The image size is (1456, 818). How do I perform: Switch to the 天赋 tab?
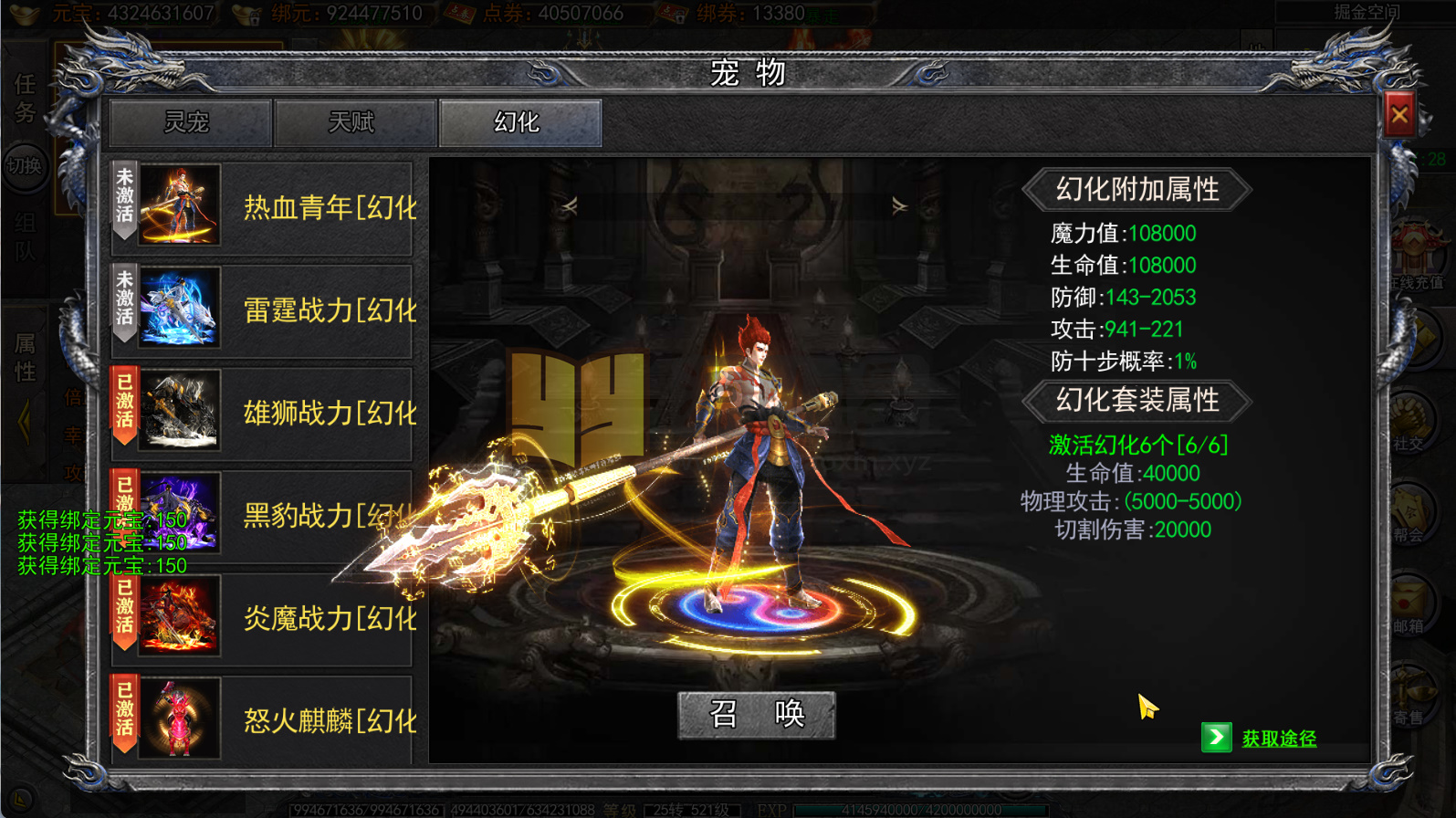(x=354, y=120)
